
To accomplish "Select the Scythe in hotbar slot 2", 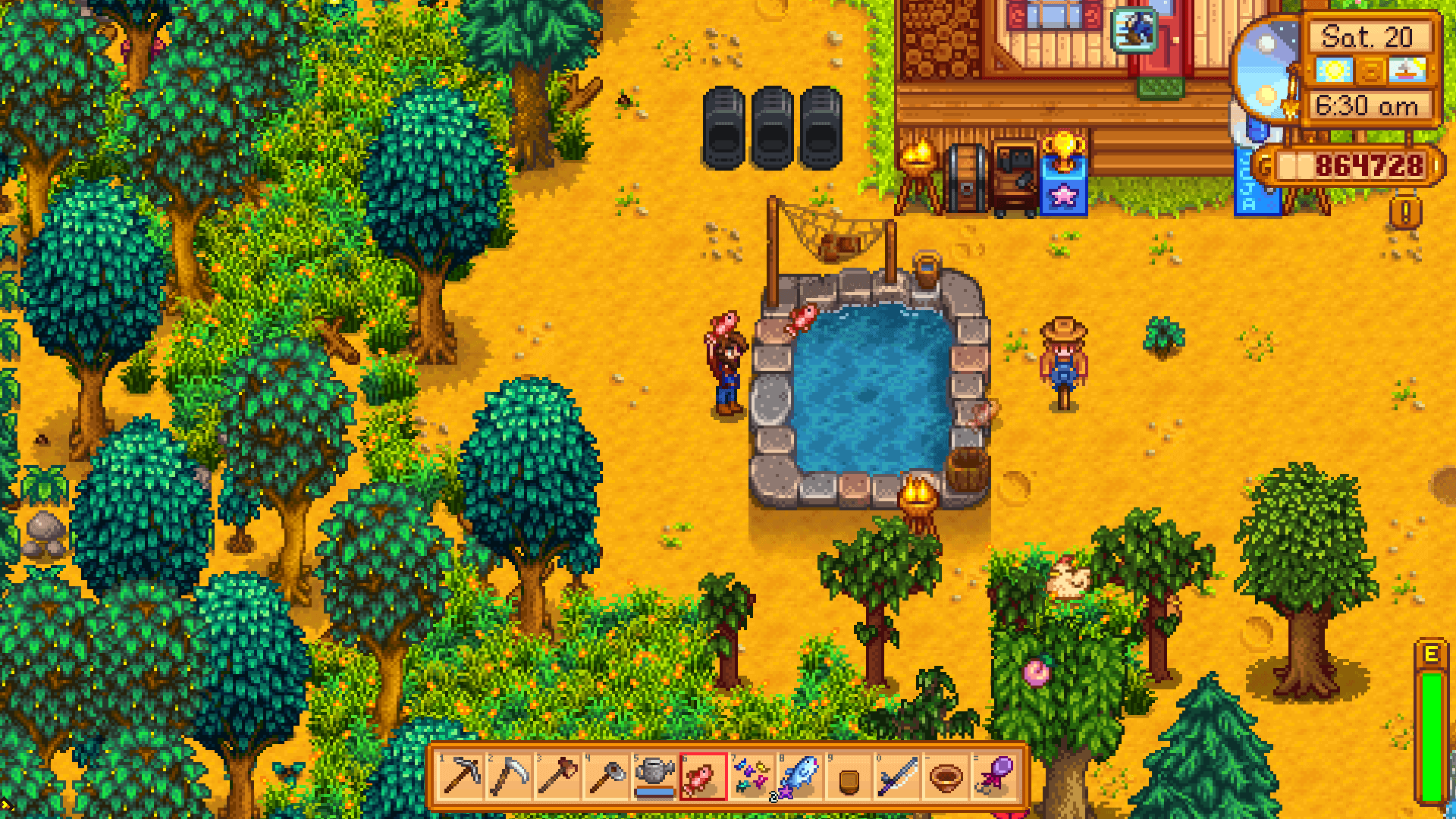I will coord(510,777).
